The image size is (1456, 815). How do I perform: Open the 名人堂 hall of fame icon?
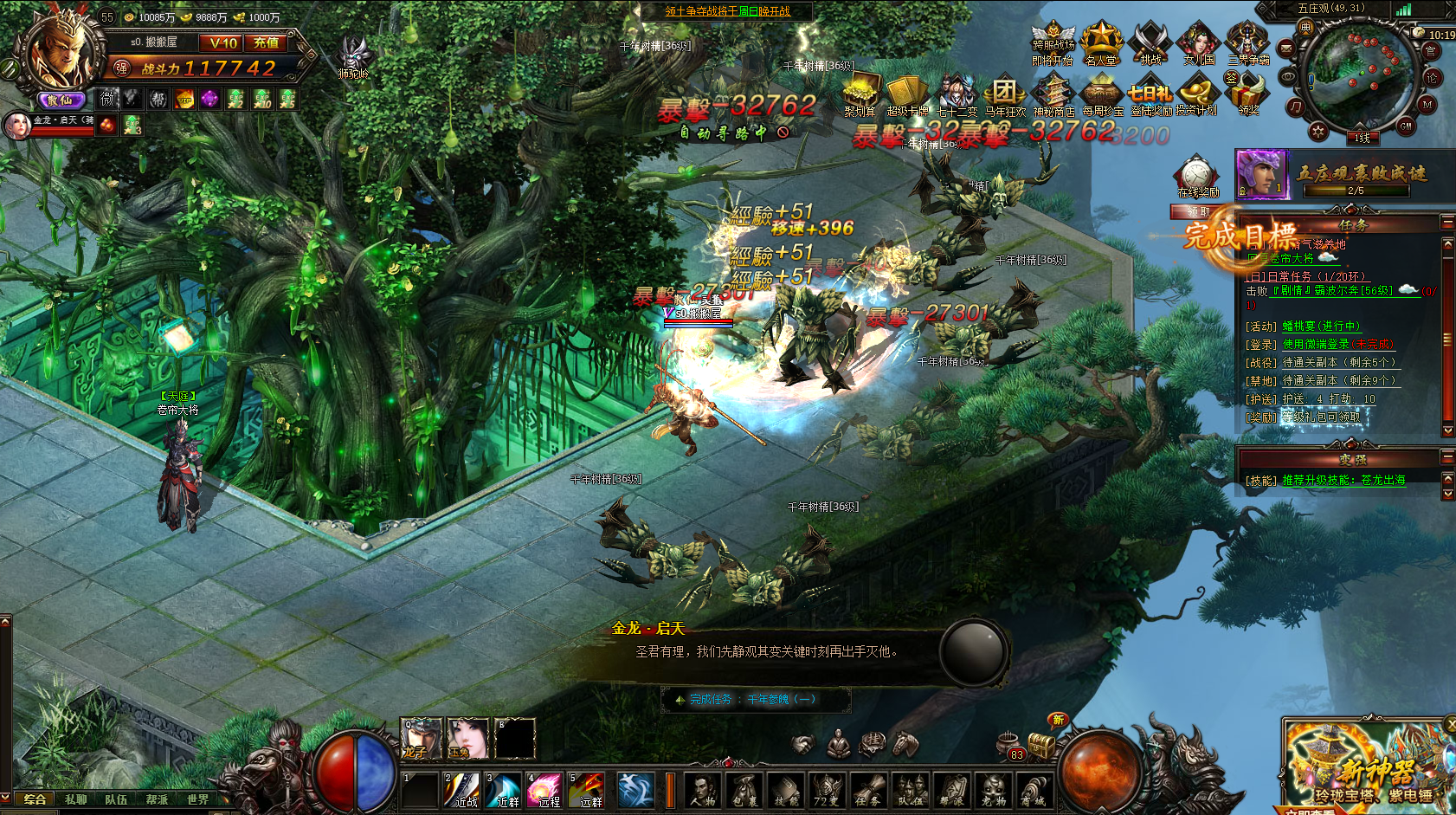pyautogui.click(x=1101, y=43)
